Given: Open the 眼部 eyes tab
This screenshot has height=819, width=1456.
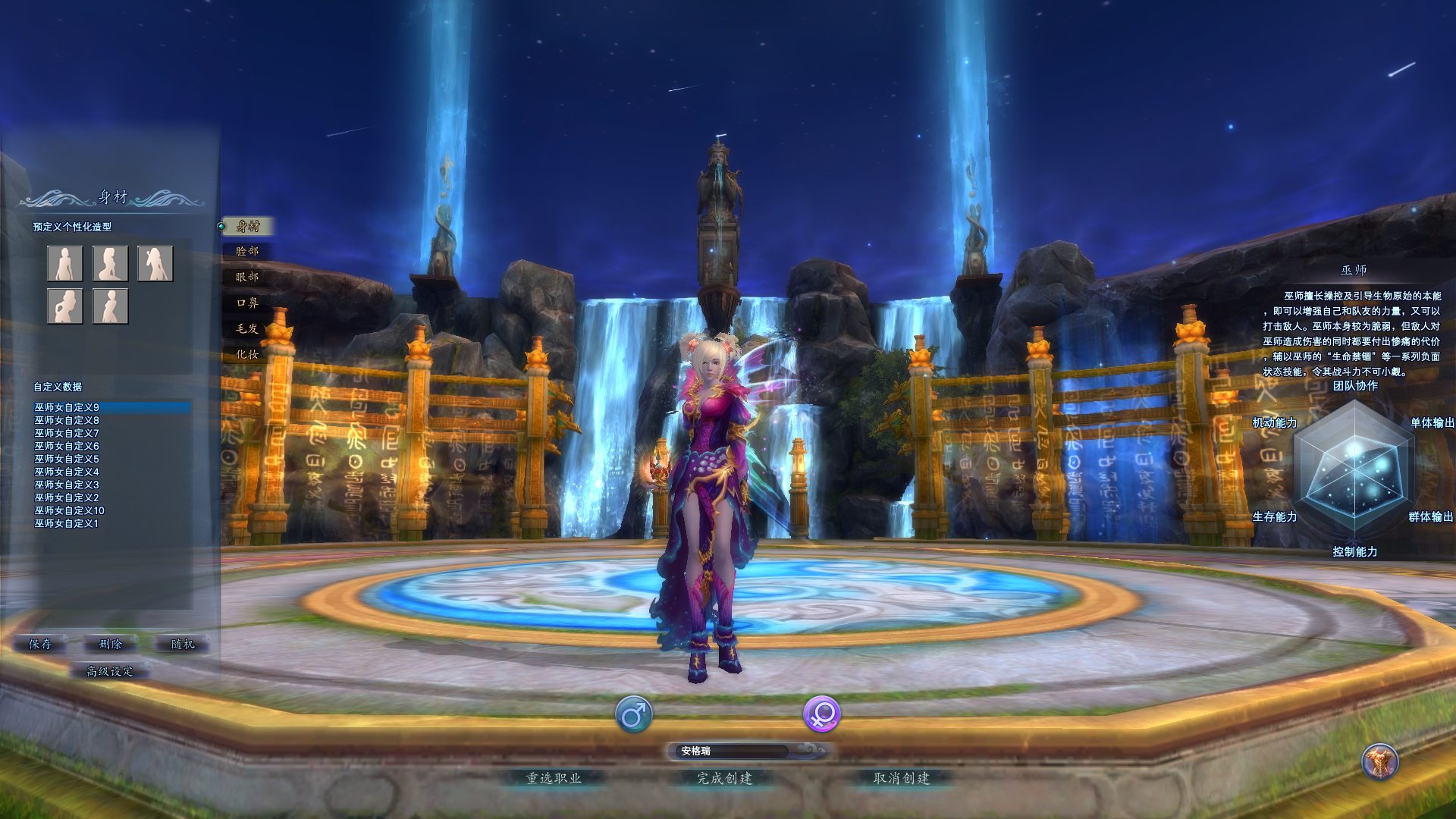Looking at the screenshot, I should 247,277.
